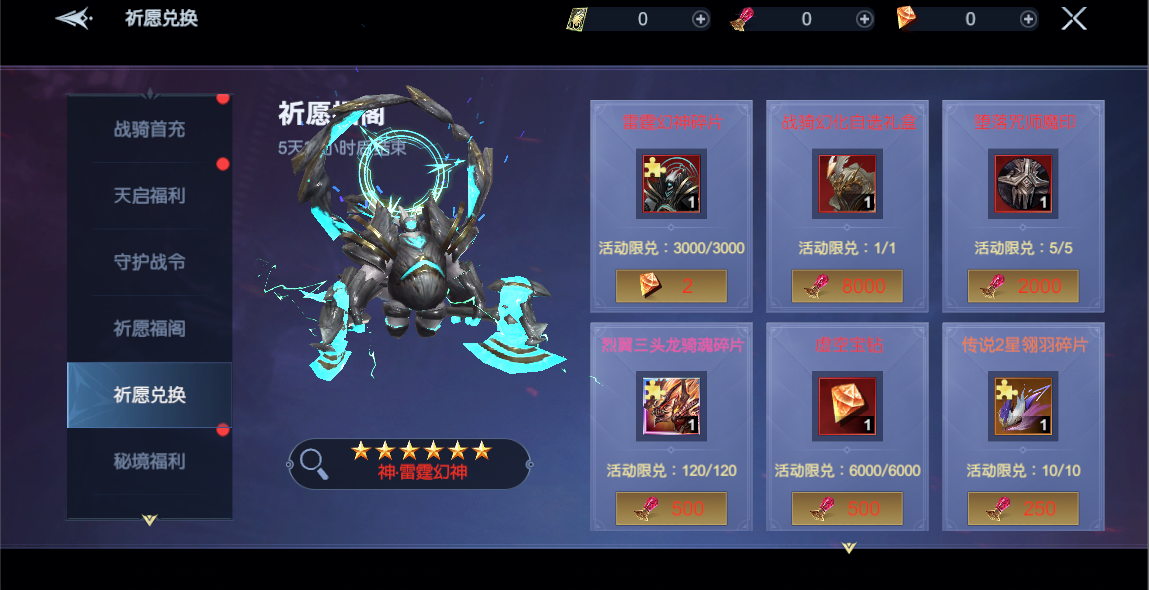Select the 雷霆幻神碎片 item icon
The height and width of the screenshot is (590, 1149).
[671, 184]
